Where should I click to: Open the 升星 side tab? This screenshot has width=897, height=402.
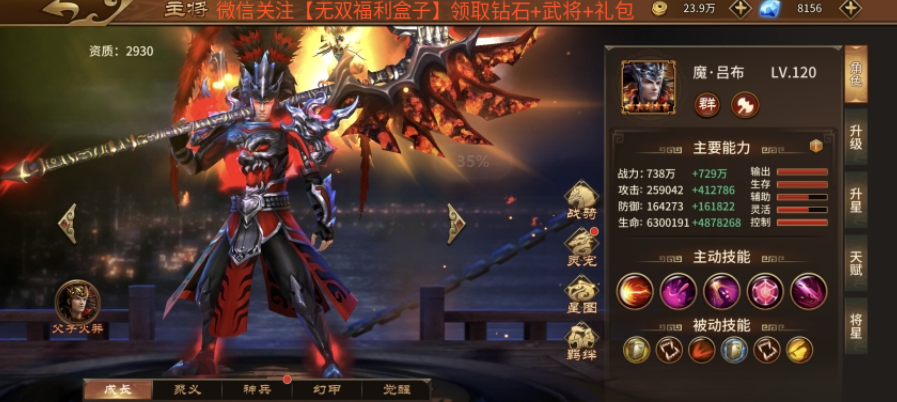click(x=856, y=201)
